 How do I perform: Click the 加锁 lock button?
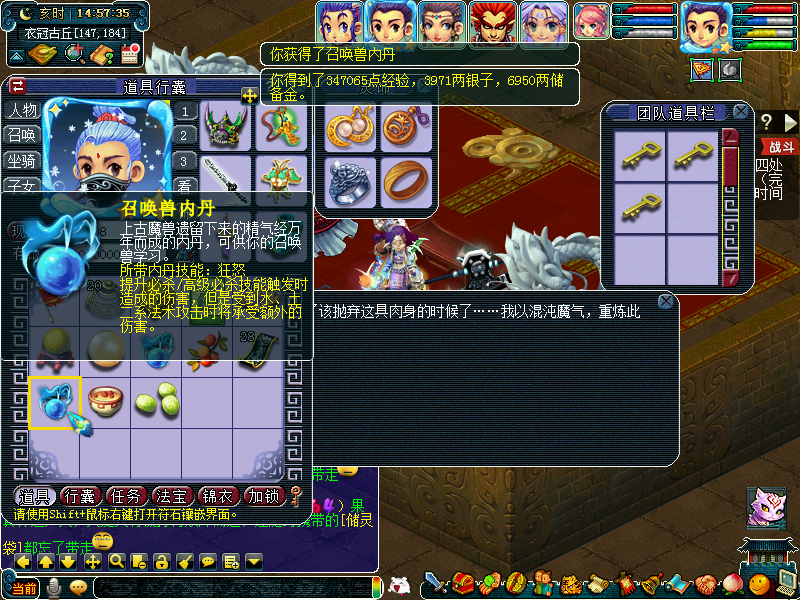[x=265, y=495]
